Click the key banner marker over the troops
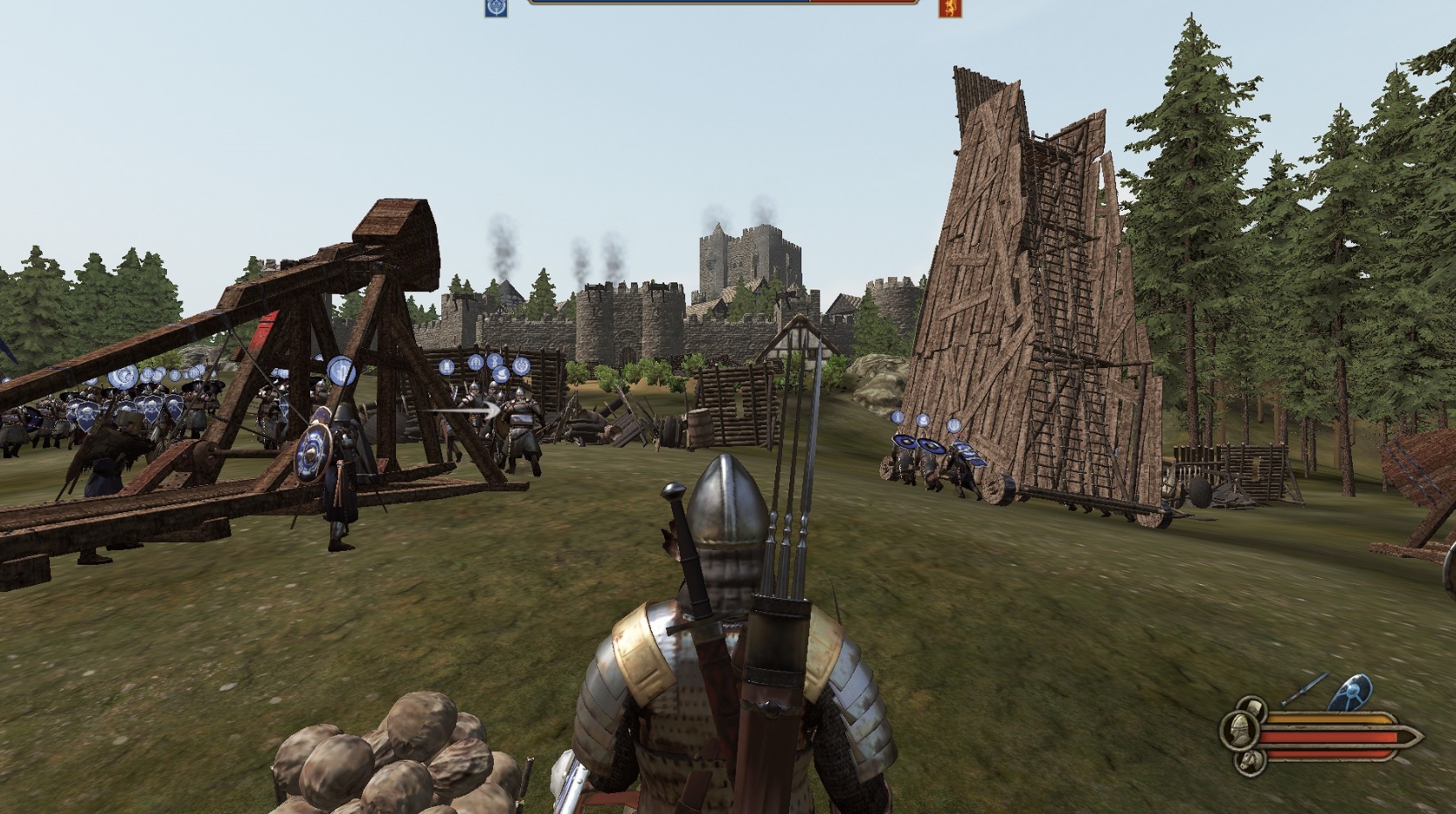 [x=495, y=361]
